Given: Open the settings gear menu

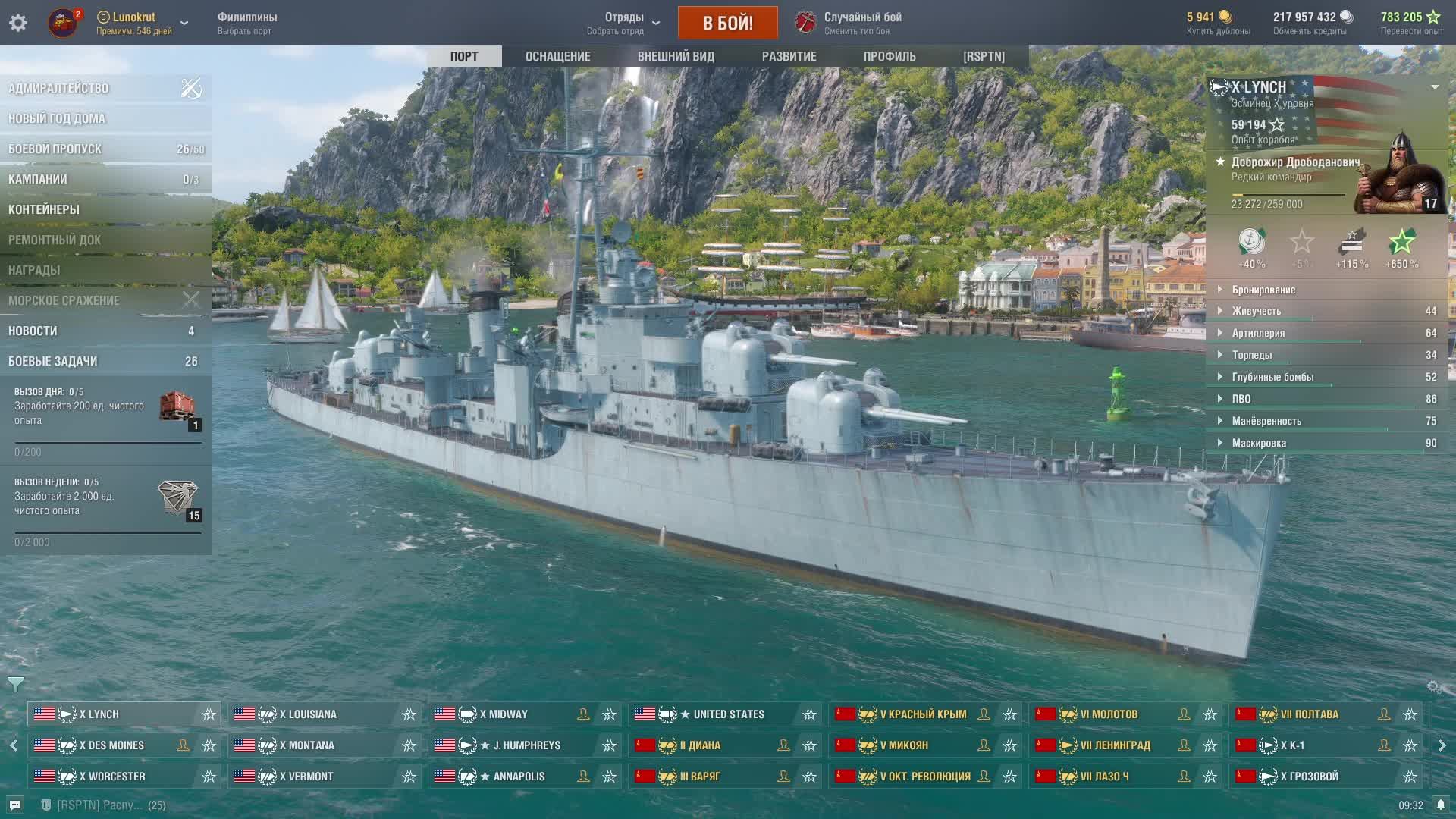Looking at the screenshot, I should [x=18, y=23].
